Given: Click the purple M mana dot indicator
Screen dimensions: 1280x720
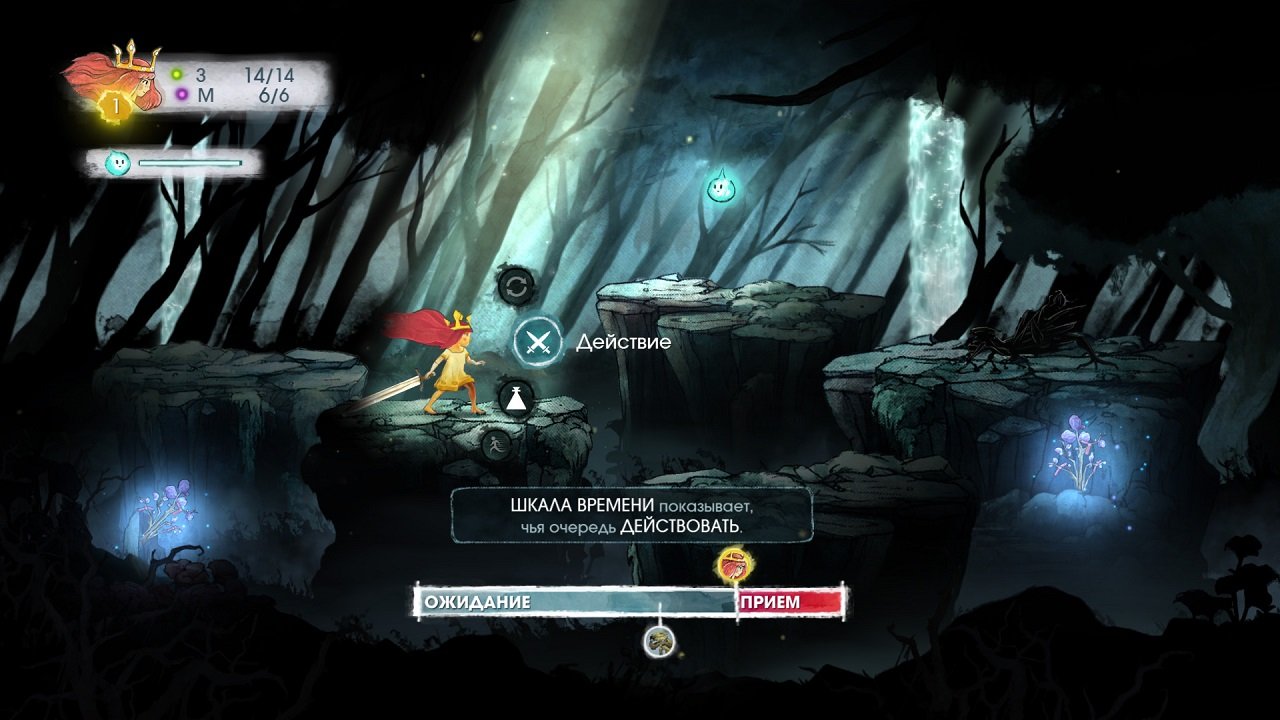Looking at the screenshot, I should point(181,93).
